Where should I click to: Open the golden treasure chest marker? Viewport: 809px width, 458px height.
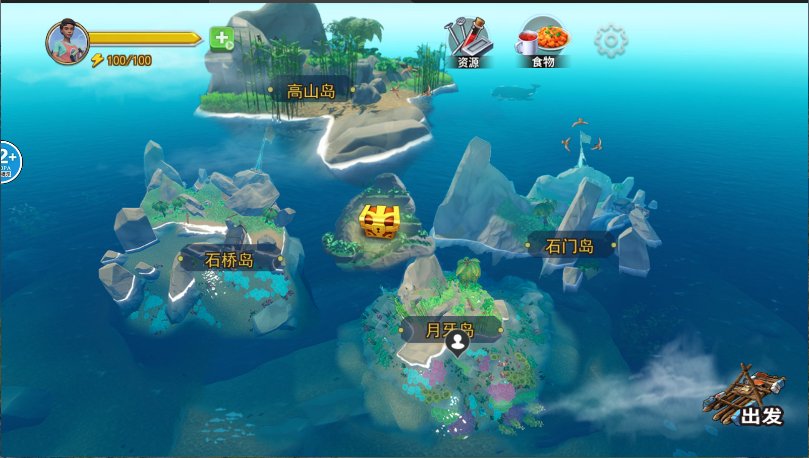[380, 221]
